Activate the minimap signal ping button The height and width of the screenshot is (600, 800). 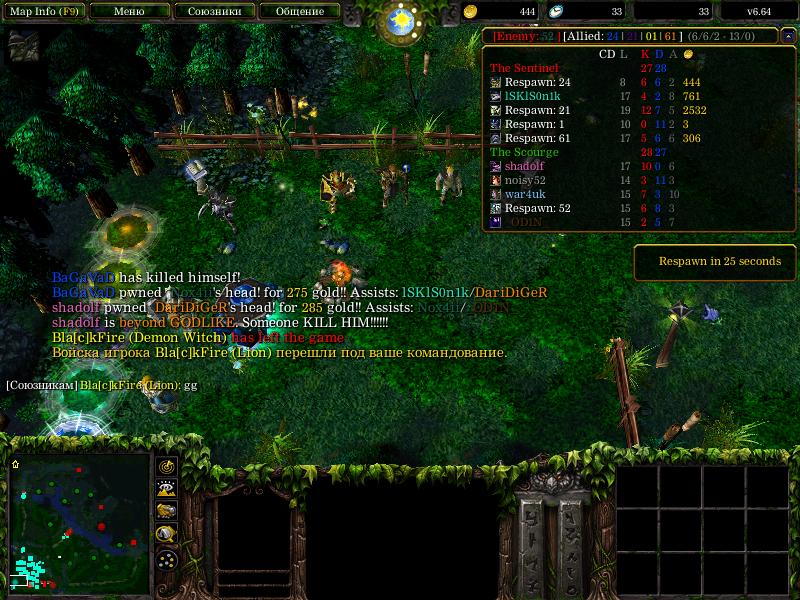click(166, 467)
